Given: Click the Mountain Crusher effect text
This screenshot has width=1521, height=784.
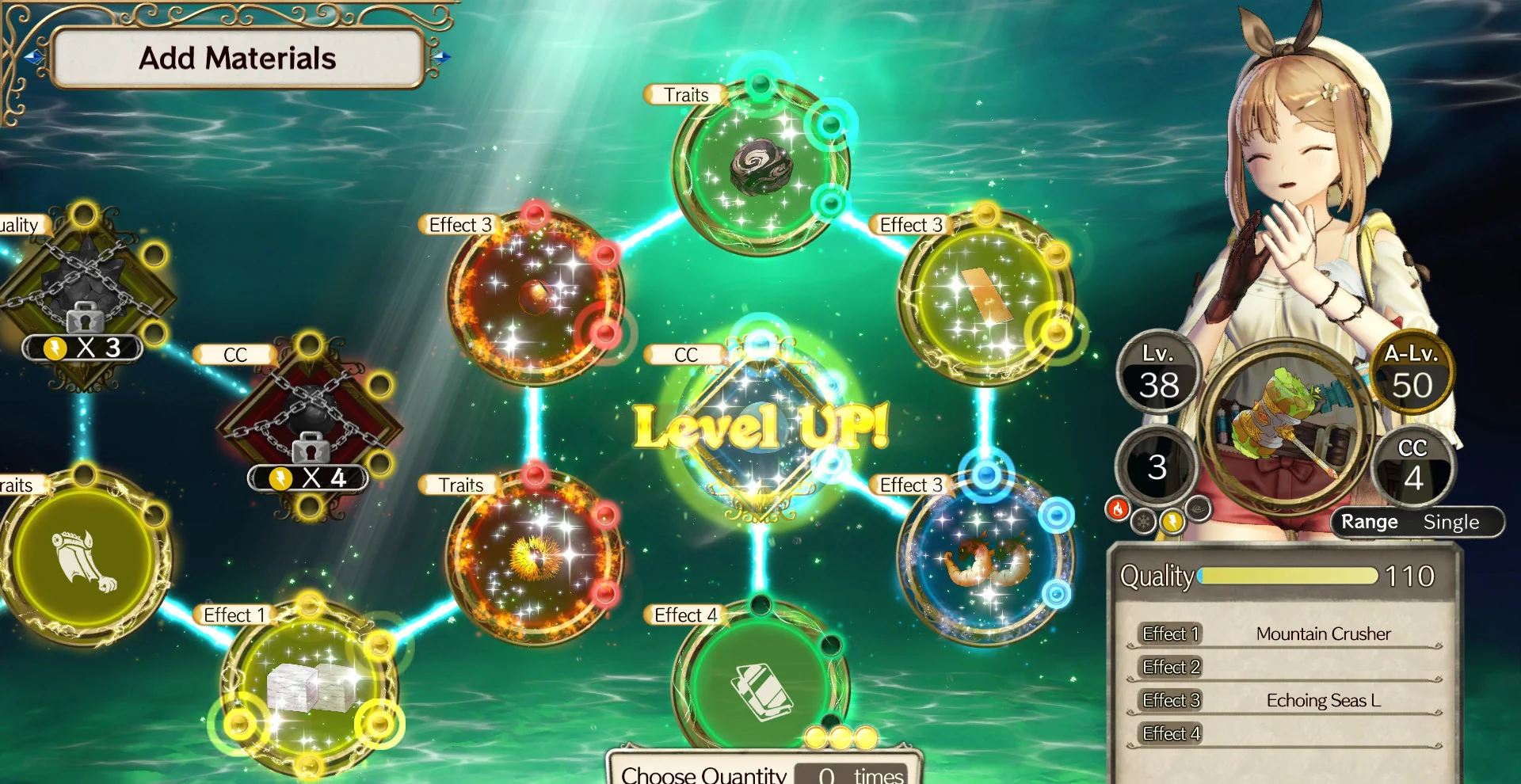Looking at the screenshot, I should pos(1323,634).
